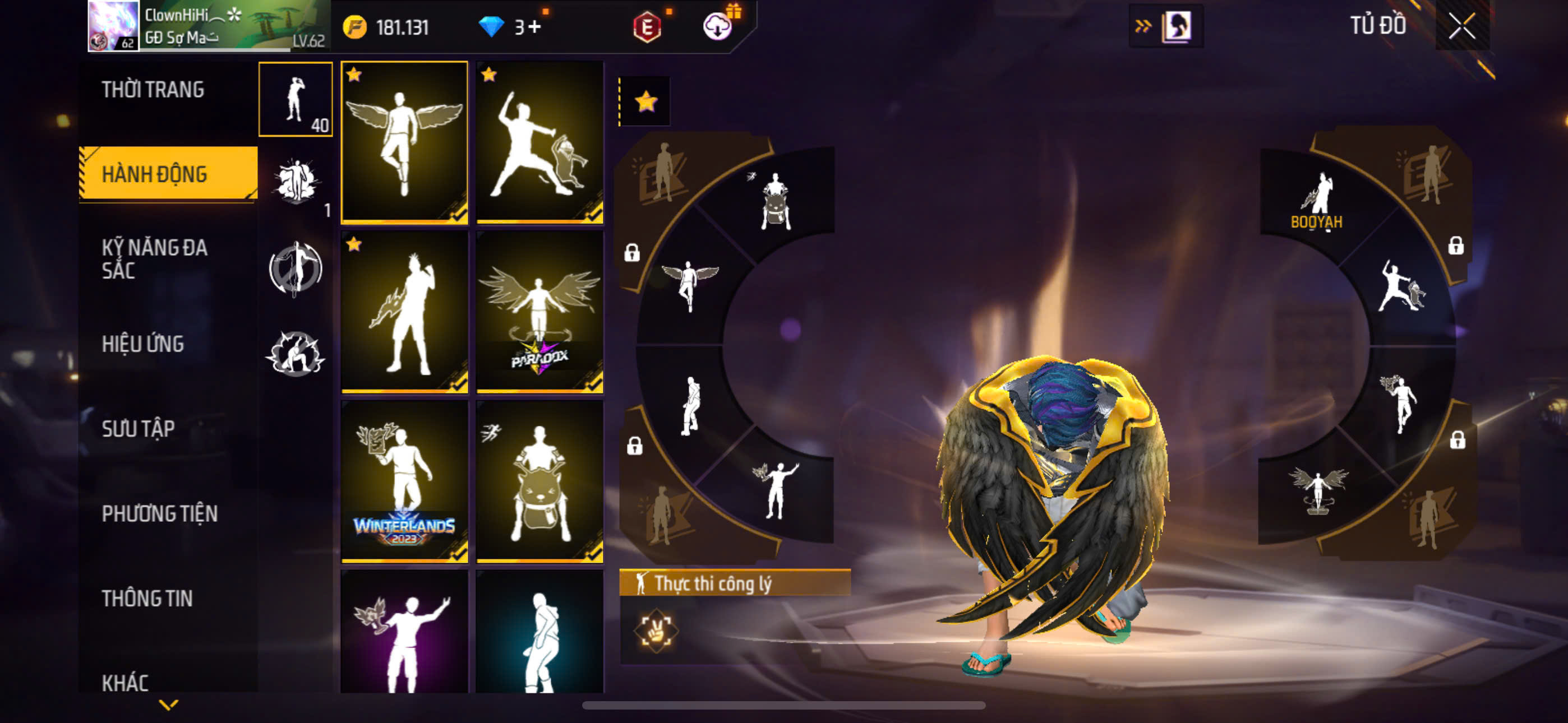
Task: Select the HÀNH ĐỘNG category
Action: (155, 174)
